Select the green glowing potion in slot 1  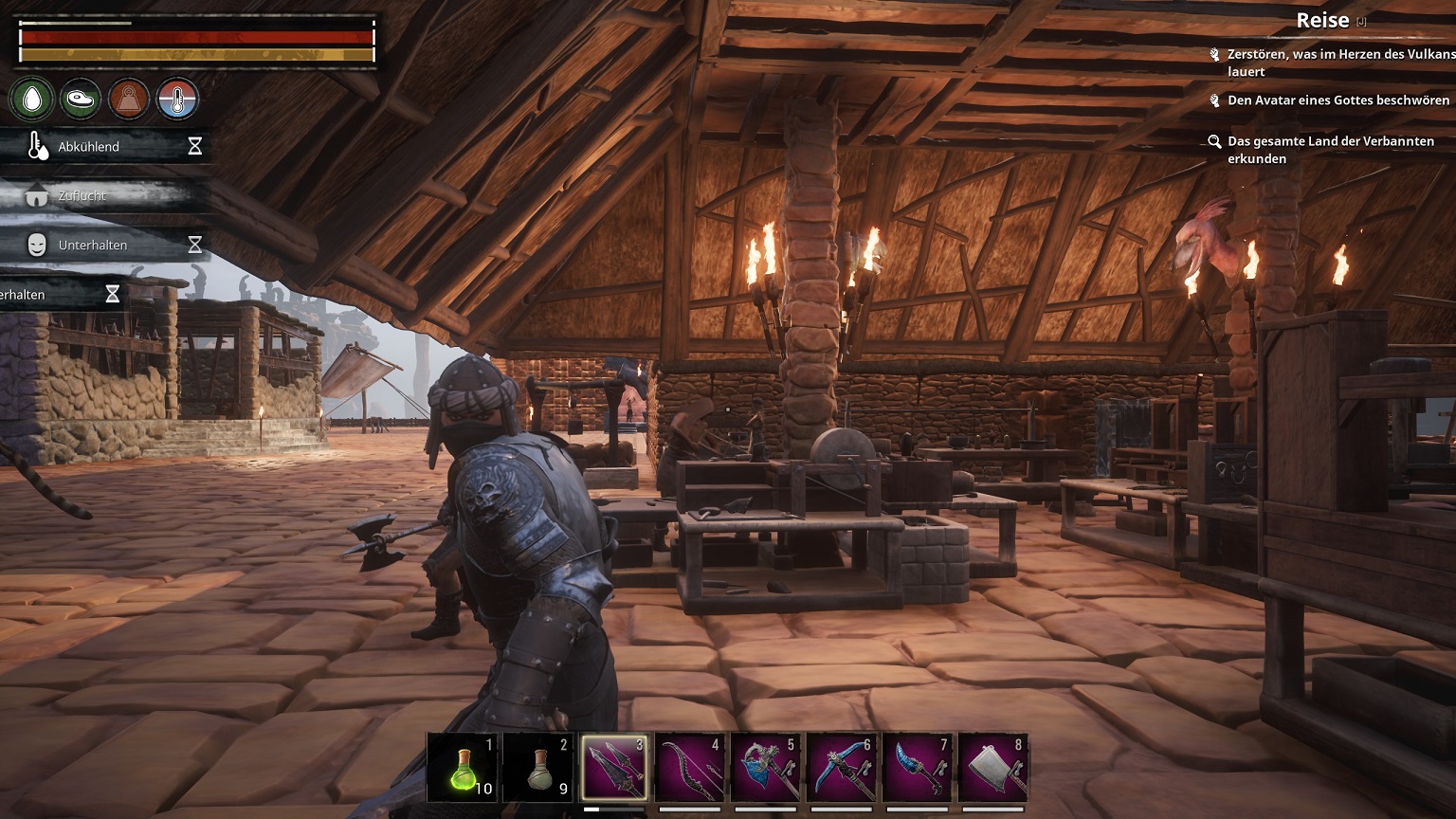coord(464,768)
